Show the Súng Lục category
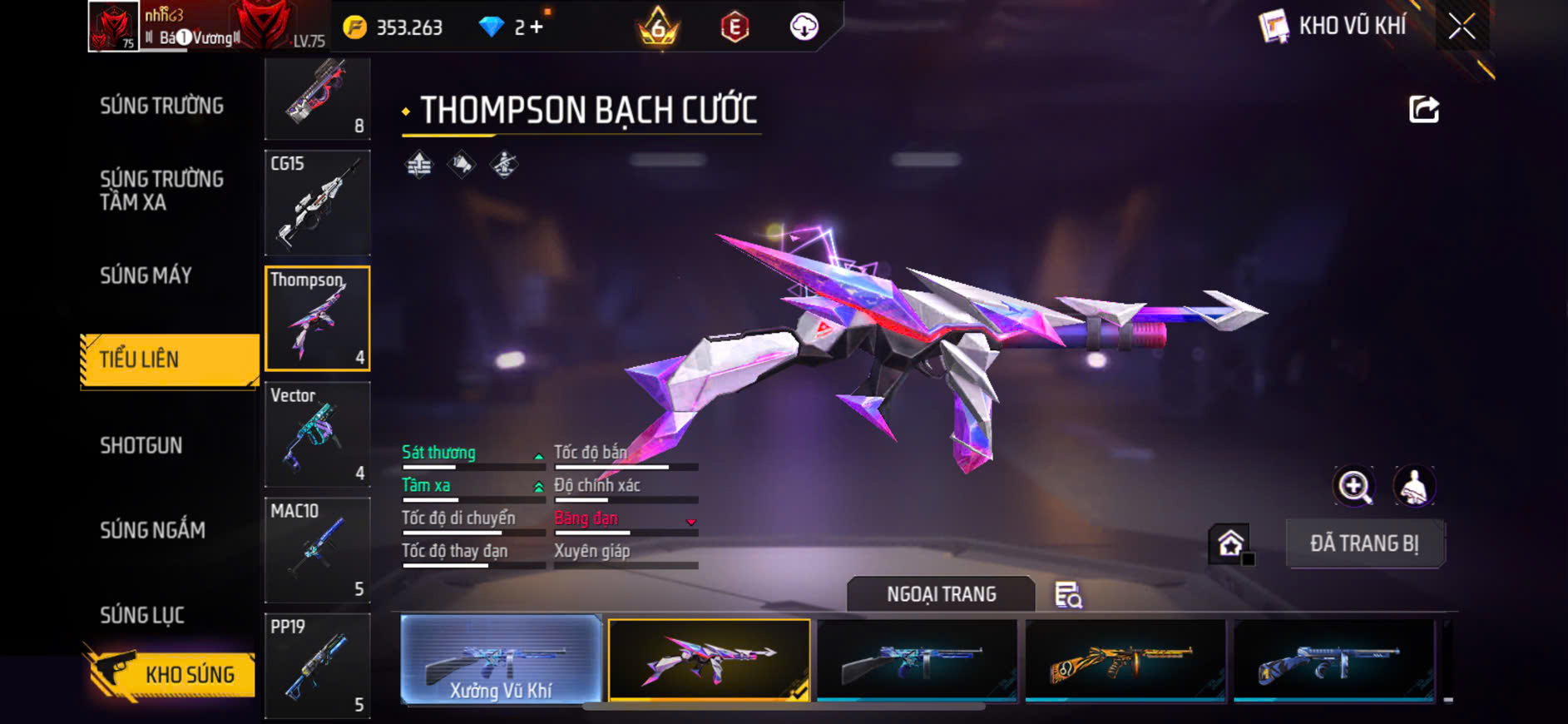Screen dimensions: 1568x724 [142, 615]
